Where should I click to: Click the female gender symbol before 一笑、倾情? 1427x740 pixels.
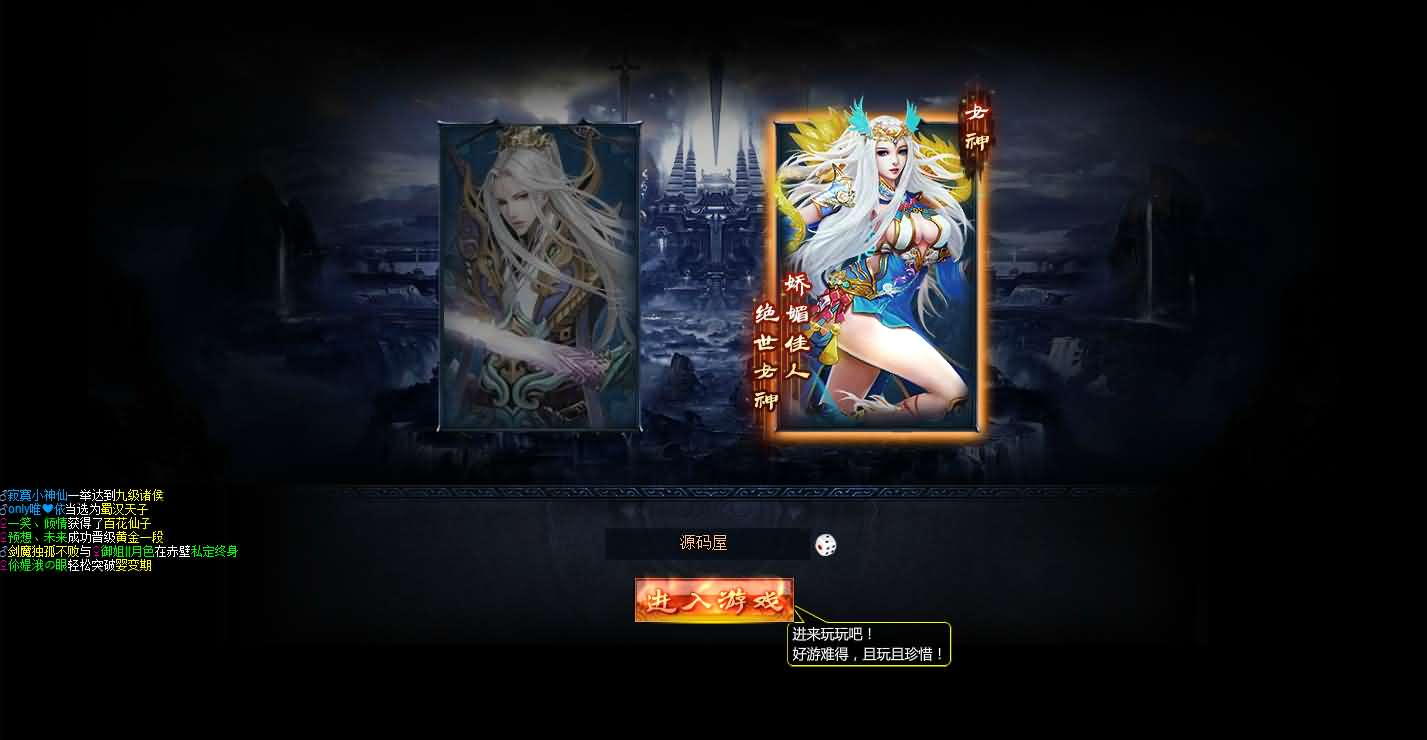[4, 523]
